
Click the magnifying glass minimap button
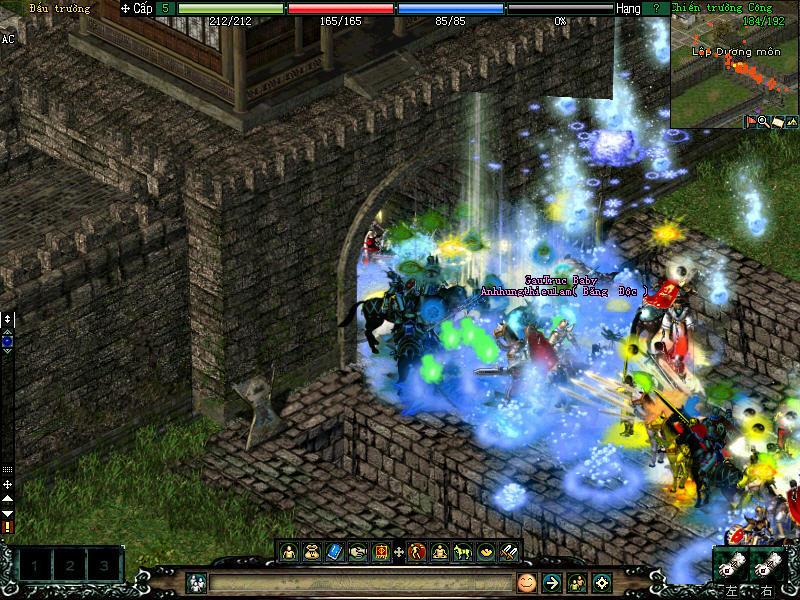tap(762, 122)
